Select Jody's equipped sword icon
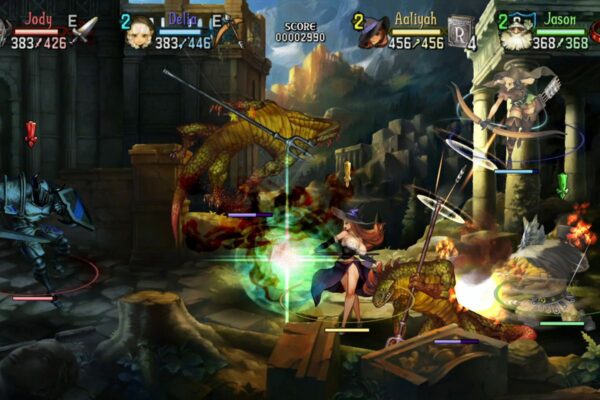 pyautogui.click(x=84, y=28)
